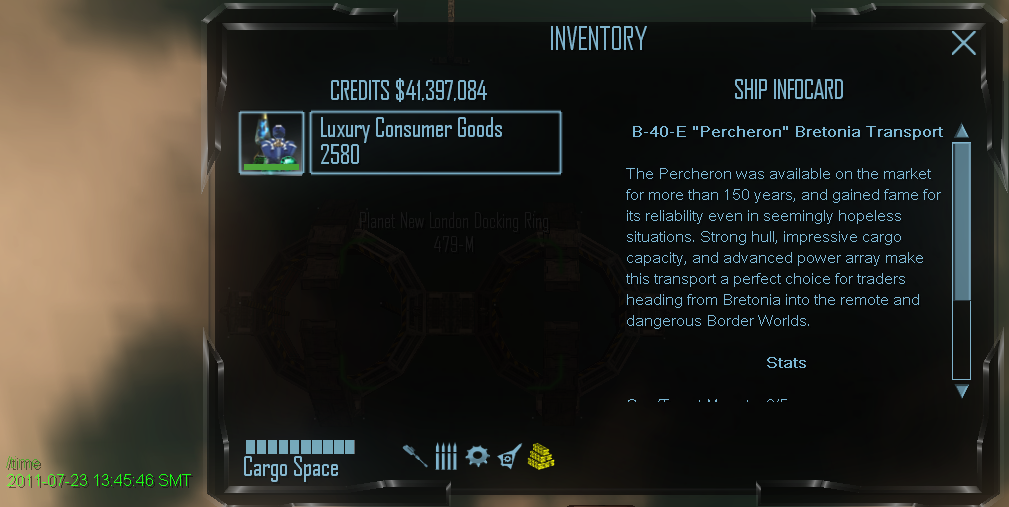The image size is (1009, 507).
Task: Close the Inventory window
Action: point(963,43)
